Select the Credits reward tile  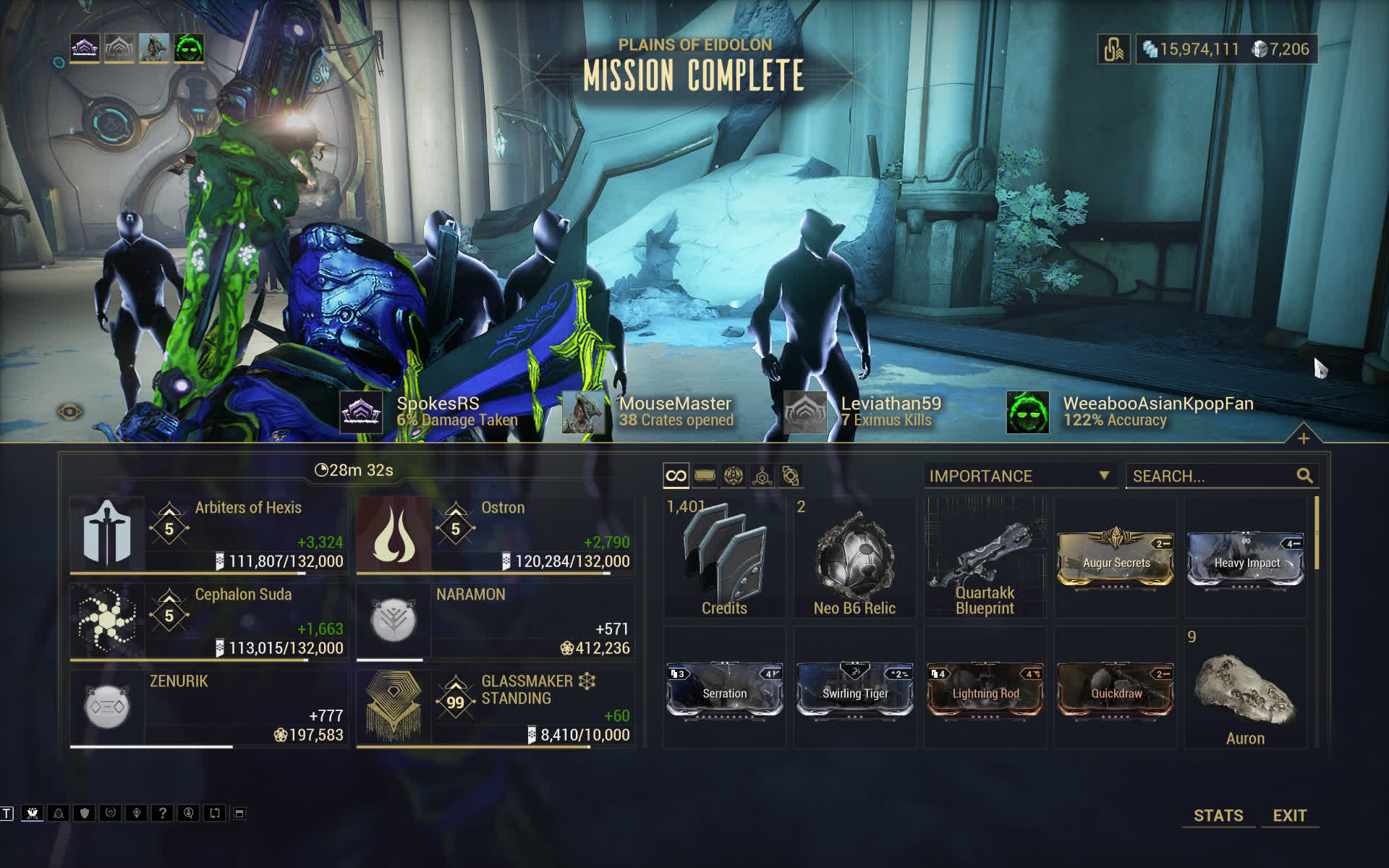coord(724,558)
